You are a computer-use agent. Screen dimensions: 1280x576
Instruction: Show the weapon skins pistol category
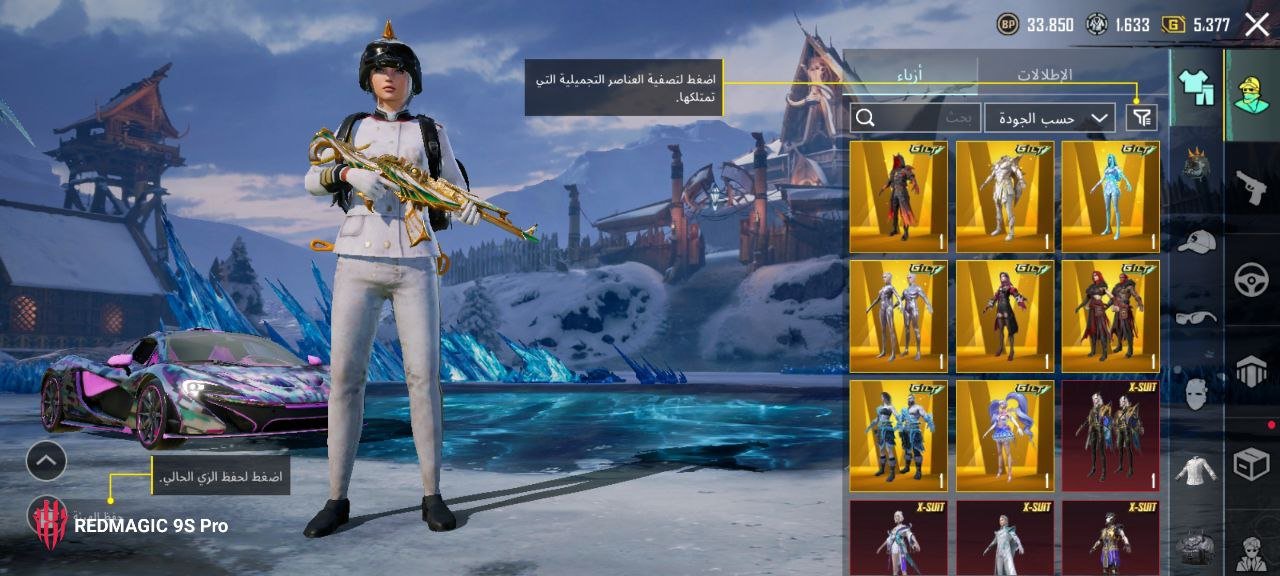point(1251,187)
